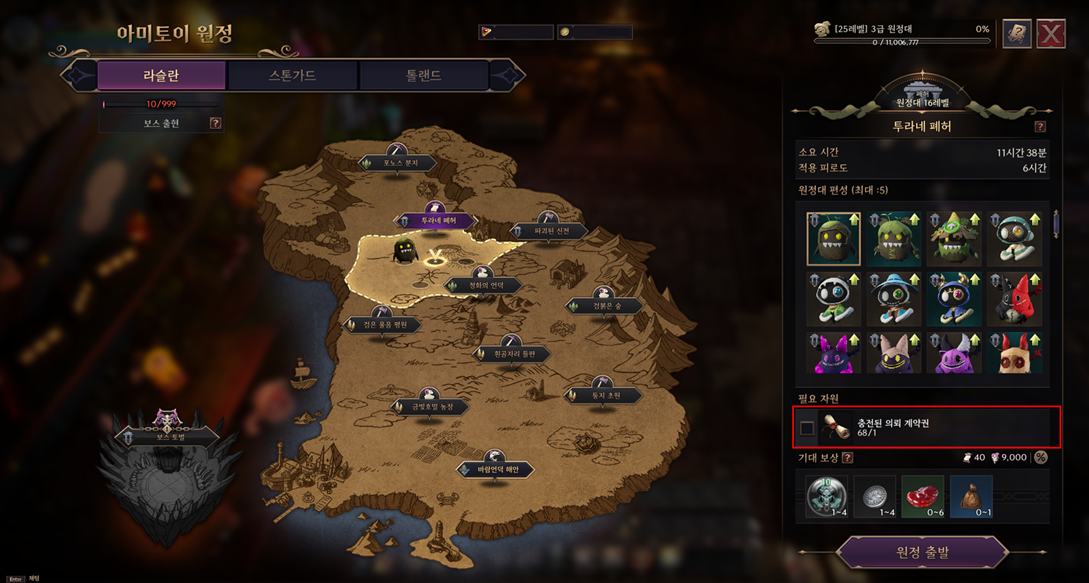Image resolution: width=1089 pixels, height=583 pixels.
Task: Choose the 금빛호밀 농장 location
Action: [x=432, y=407]
